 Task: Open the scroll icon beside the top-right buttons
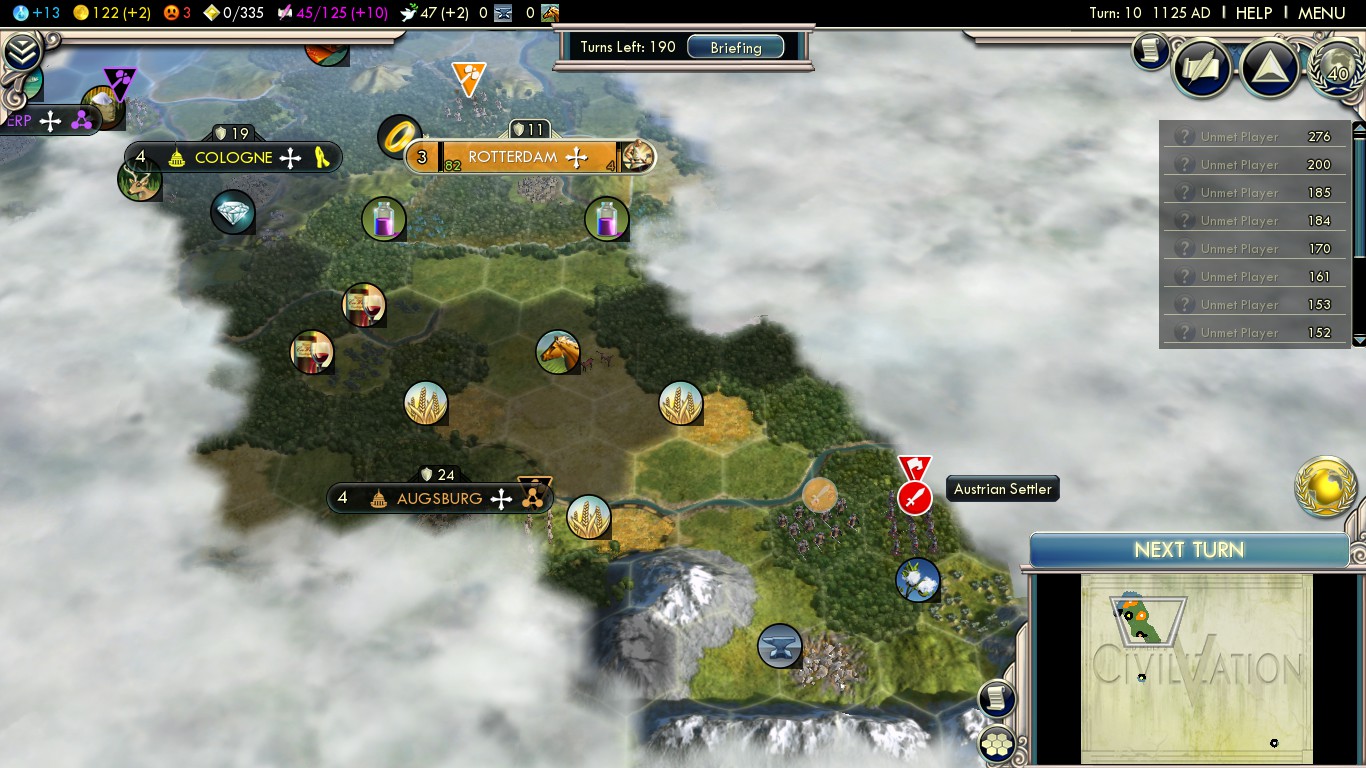pyautogui.click(x=1151, y=51)
